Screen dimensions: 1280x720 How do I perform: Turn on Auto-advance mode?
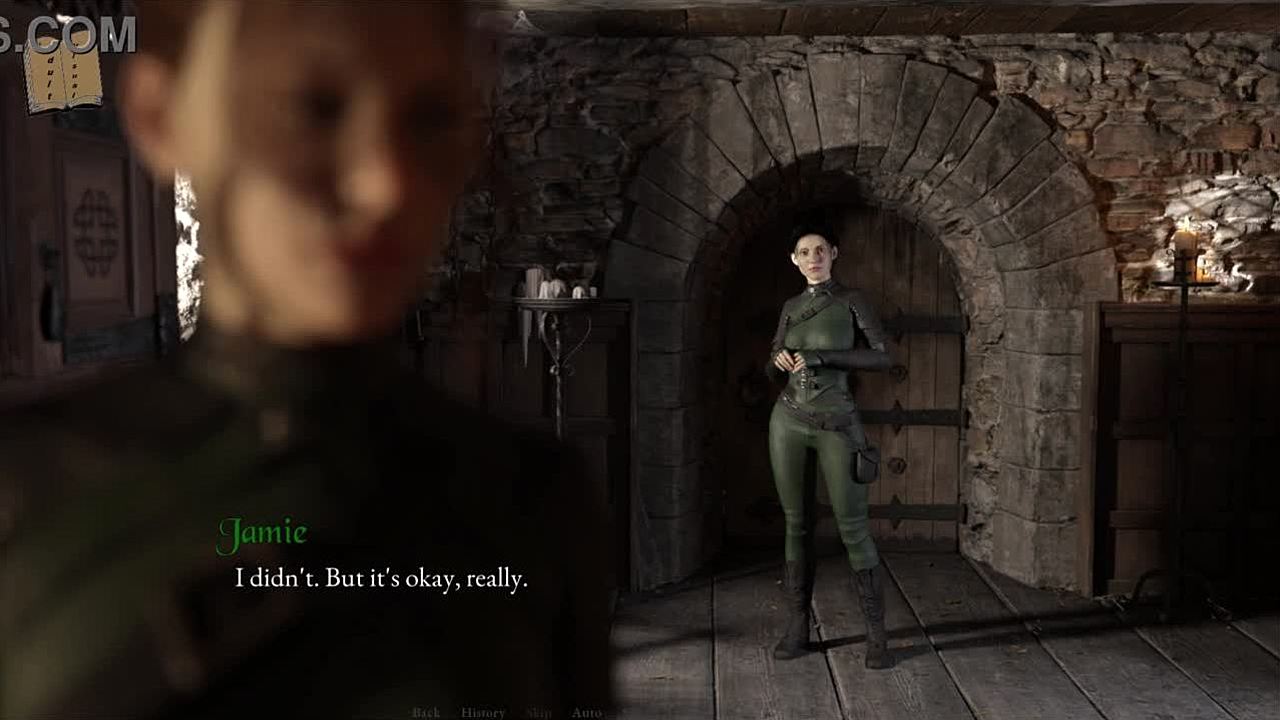pyautogui.click(x=586, y=712)
